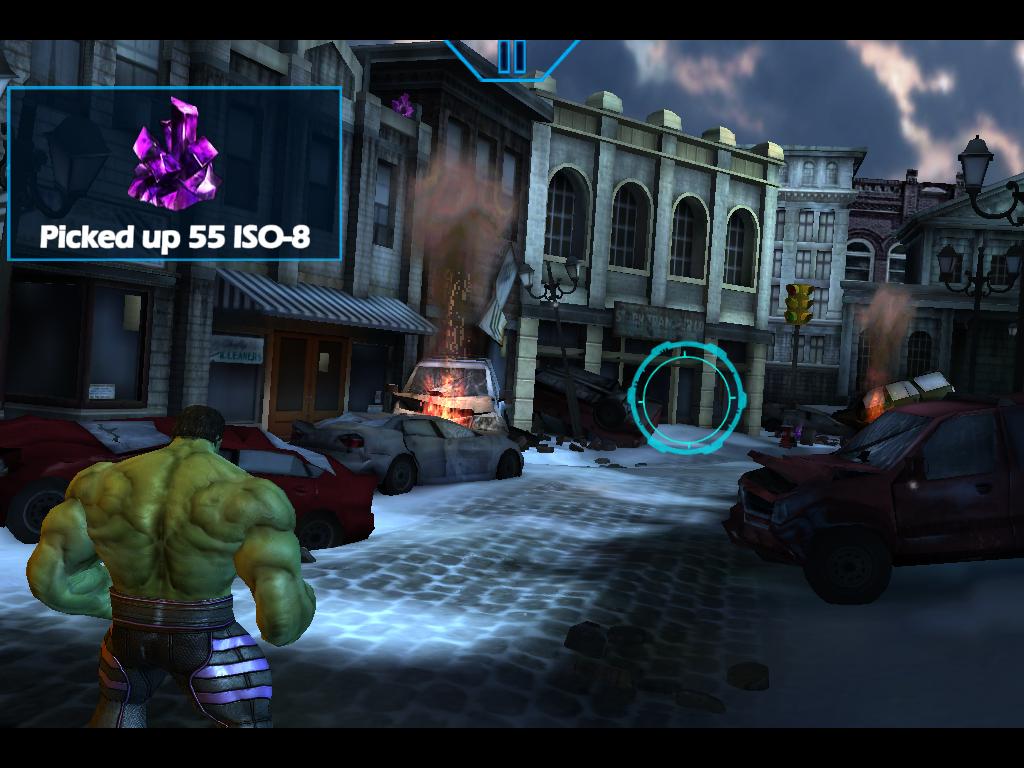Viewport: 1024px width, 768px height.
Task: Pause the game with the top button
Action: pos(511,56)
